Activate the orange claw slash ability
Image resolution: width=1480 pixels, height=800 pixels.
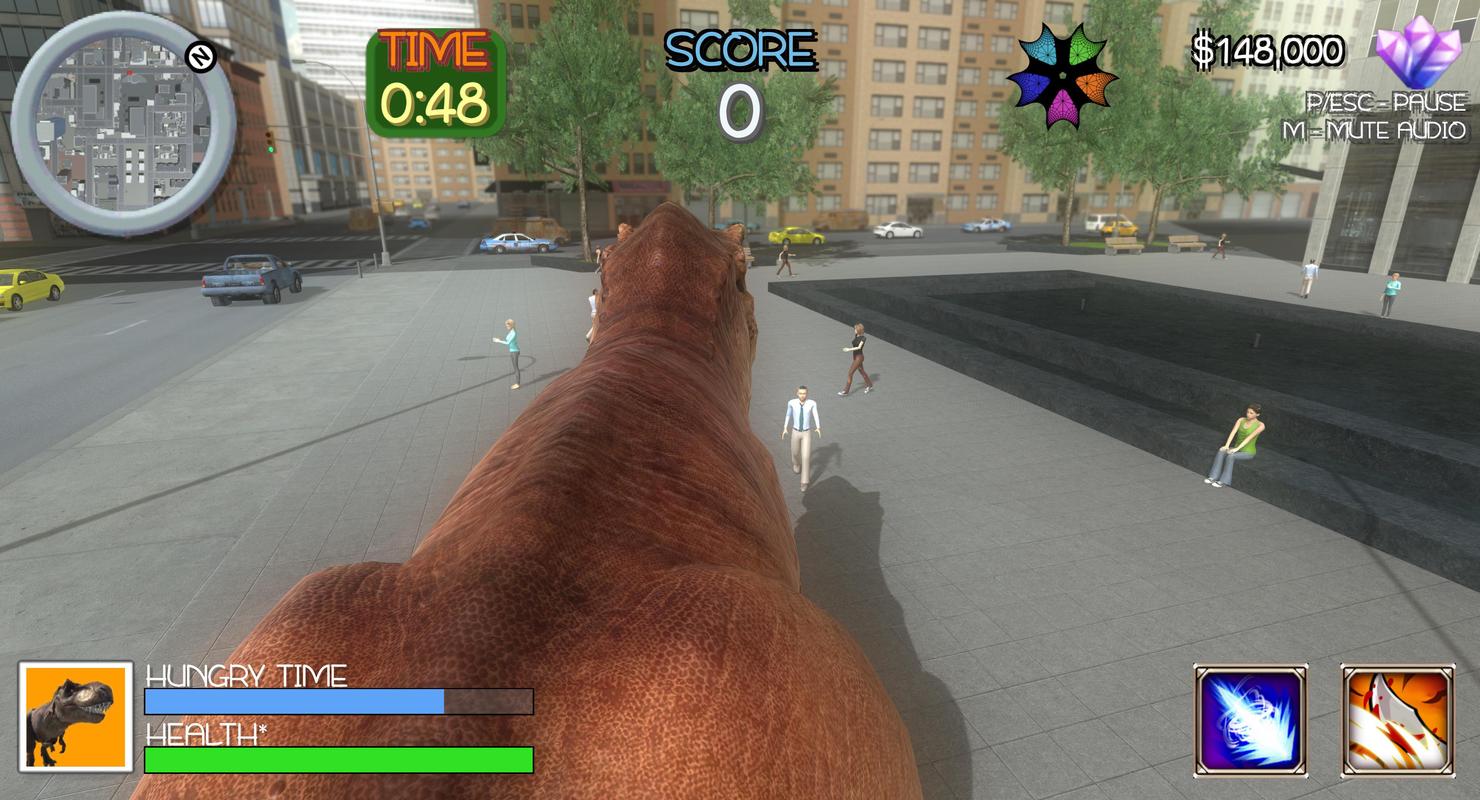click(1396, 721)
